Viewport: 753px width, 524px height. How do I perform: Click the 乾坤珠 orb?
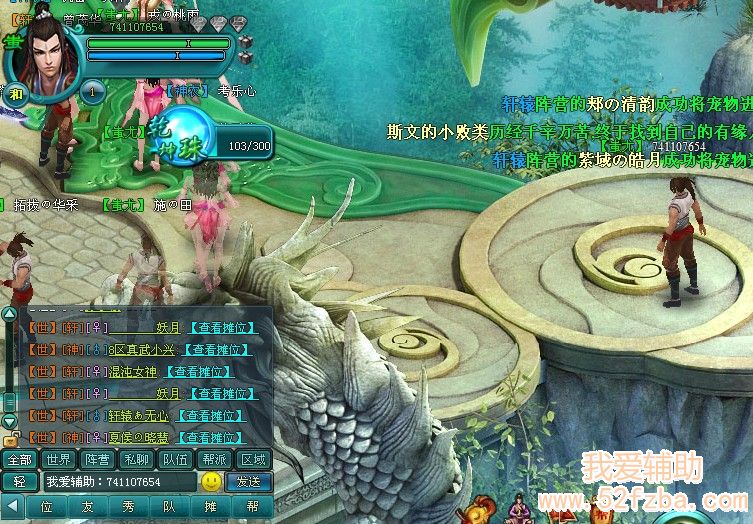click(181, 140)
